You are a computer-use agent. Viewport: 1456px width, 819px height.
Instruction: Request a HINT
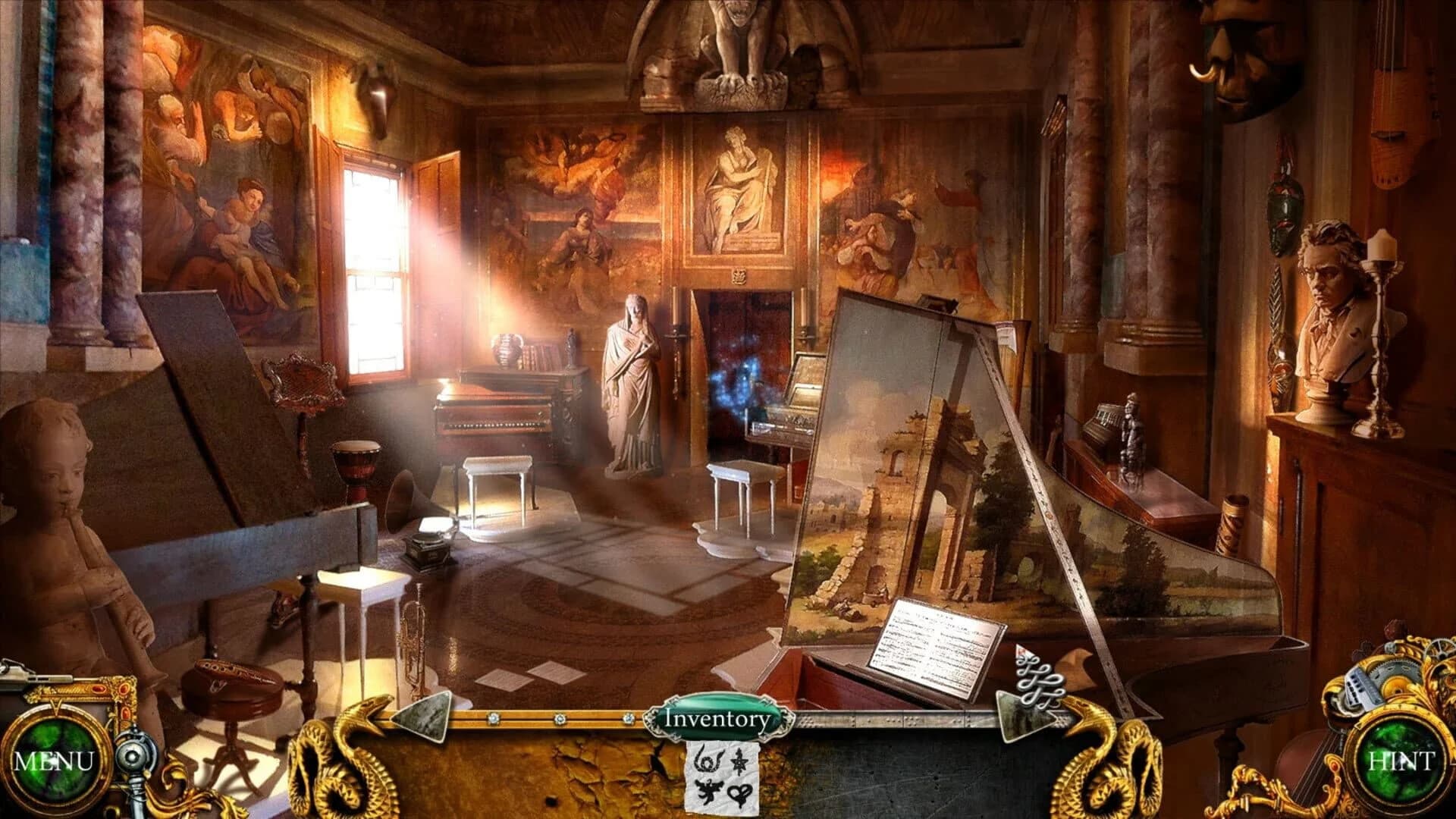point(1403,758)
